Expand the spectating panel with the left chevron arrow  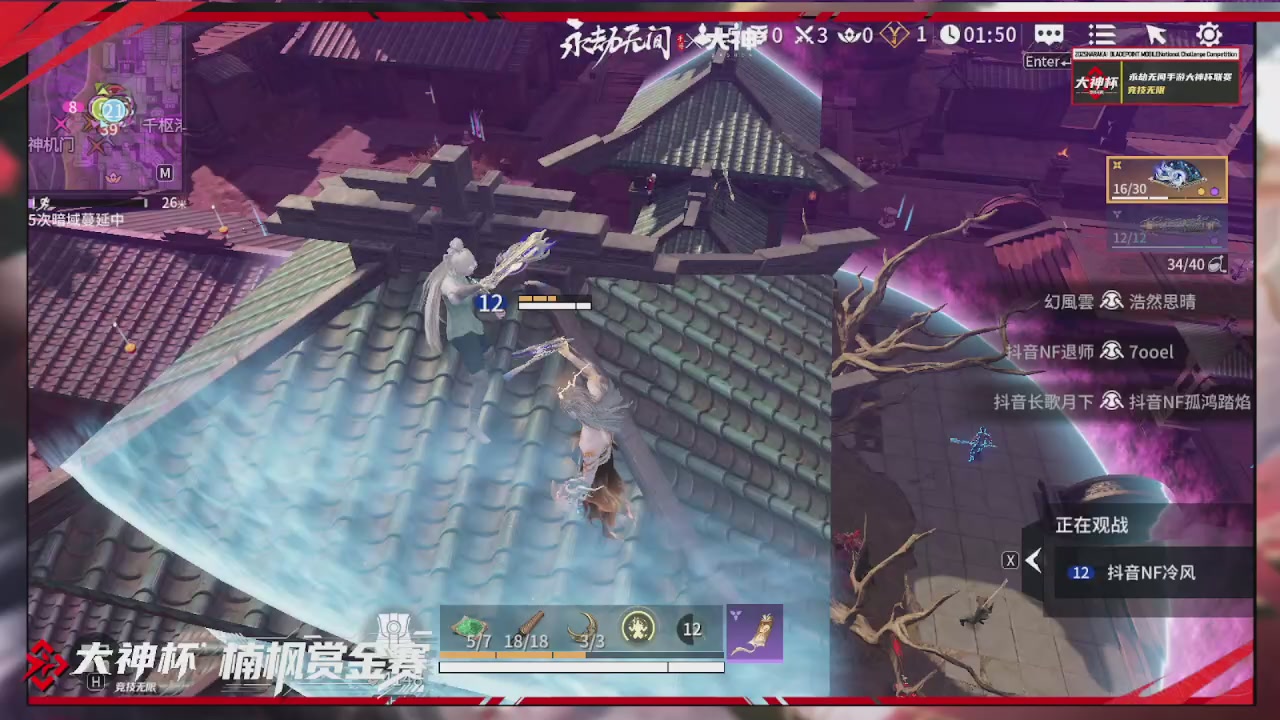coord(1033,560)
